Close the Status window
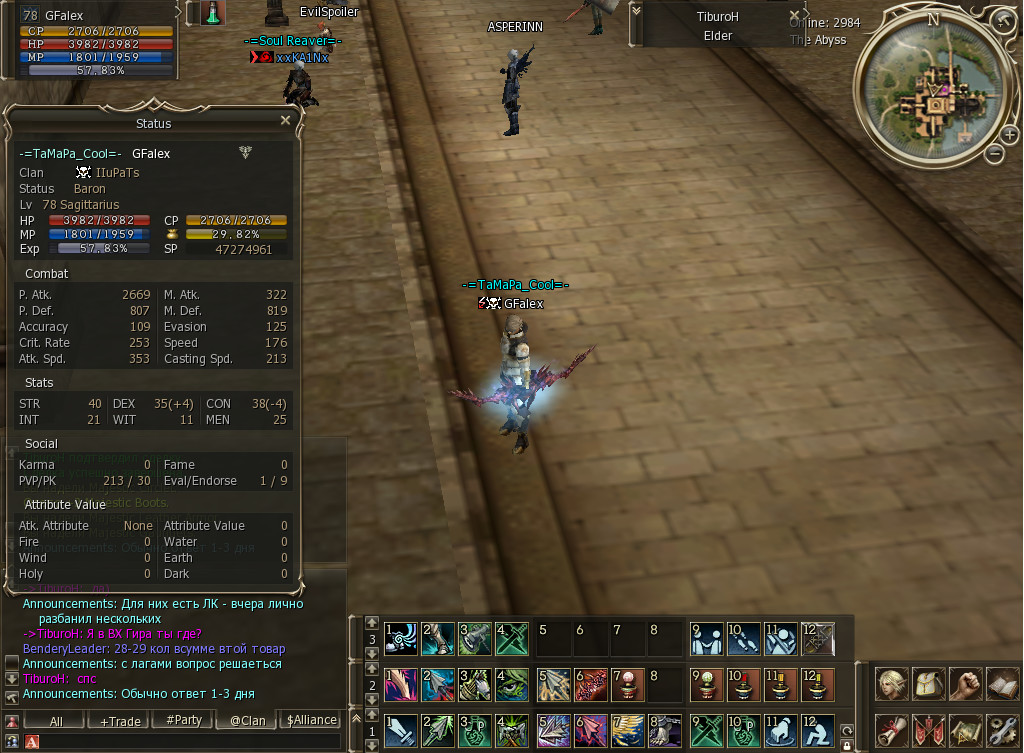1024x753 pixels. point(285,120)
